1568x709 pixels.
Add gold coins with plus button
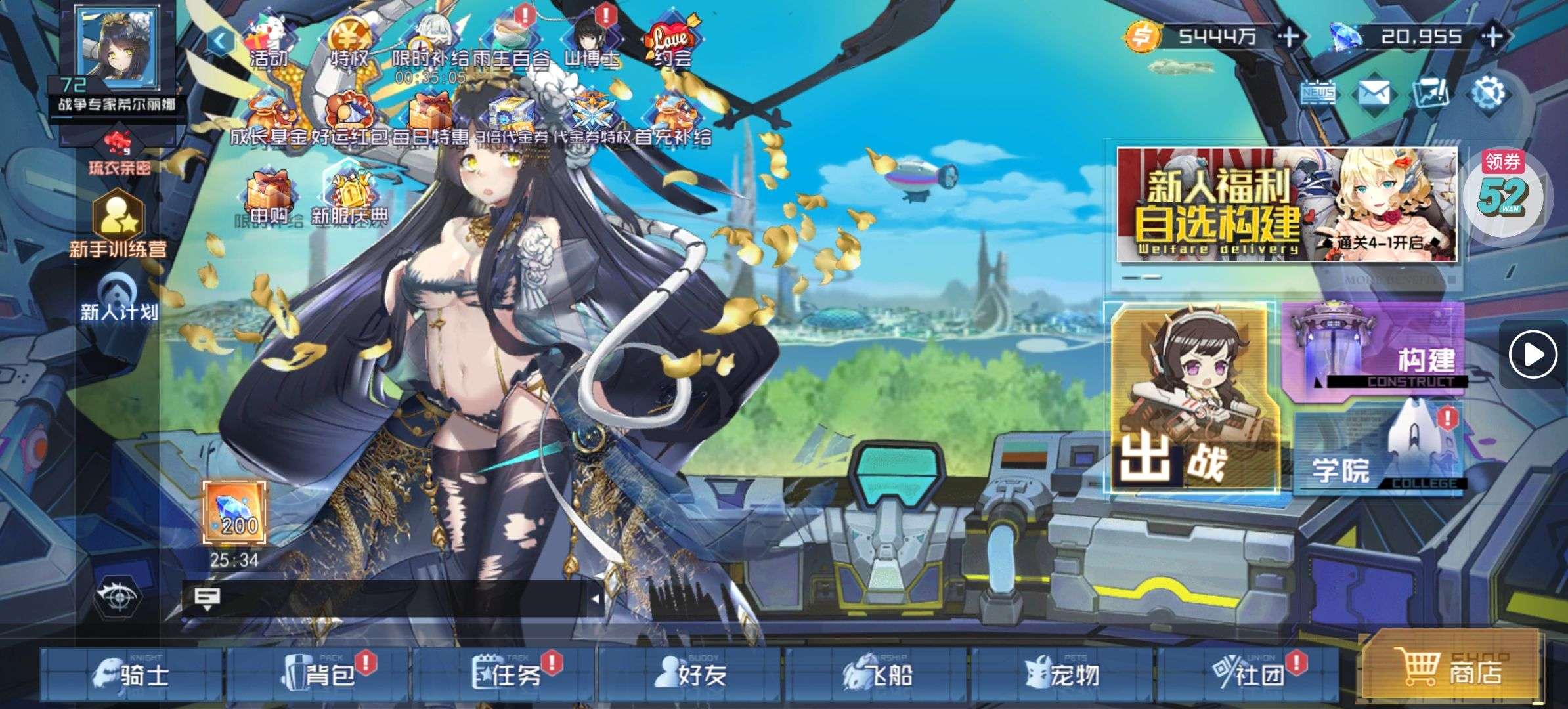[1289, 36]
